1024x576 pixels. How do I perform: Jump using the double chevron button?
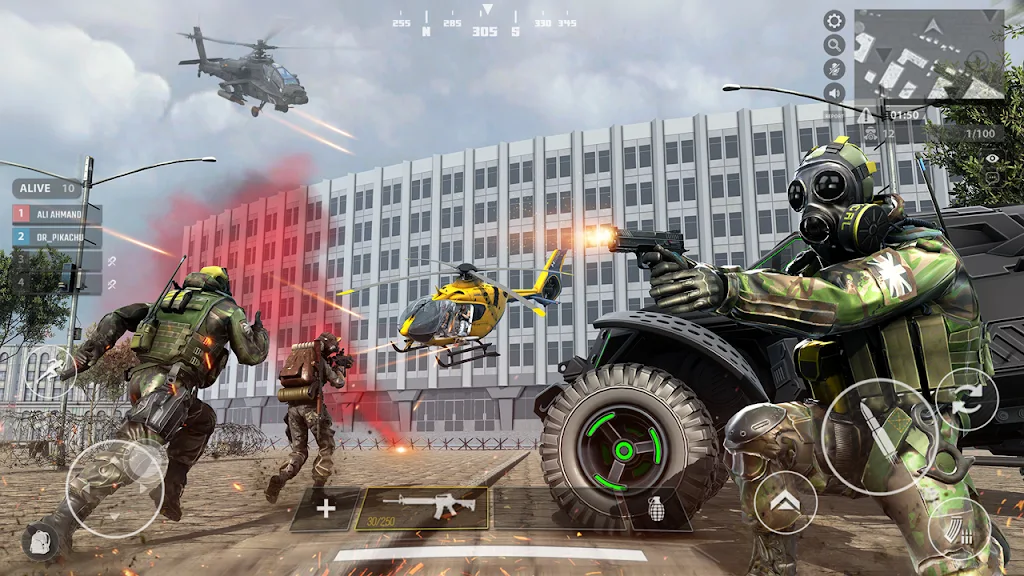[x=785, y=502]
